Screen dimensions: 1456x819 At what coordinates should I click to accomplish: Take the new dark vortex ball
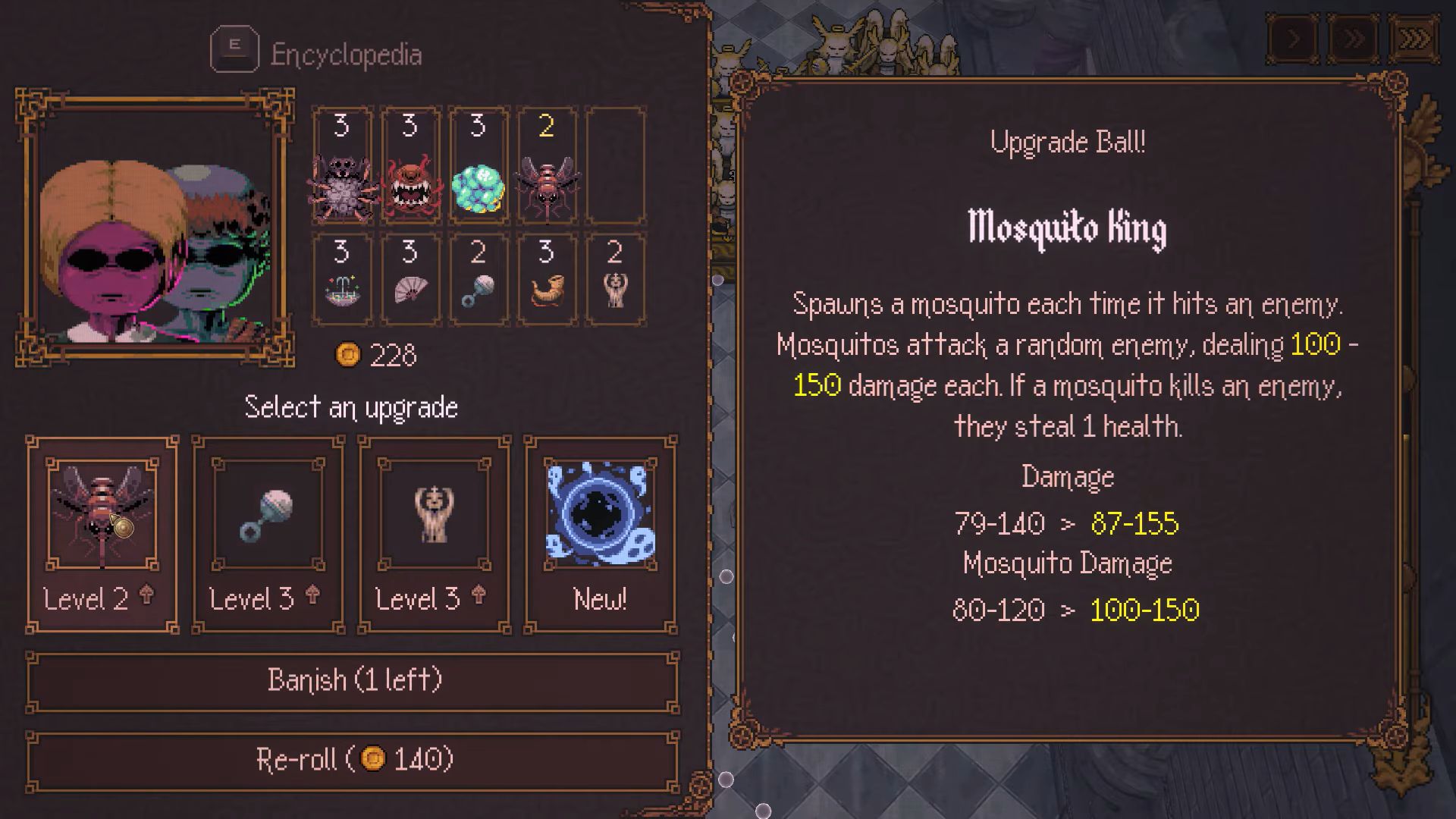pos(601,534)
